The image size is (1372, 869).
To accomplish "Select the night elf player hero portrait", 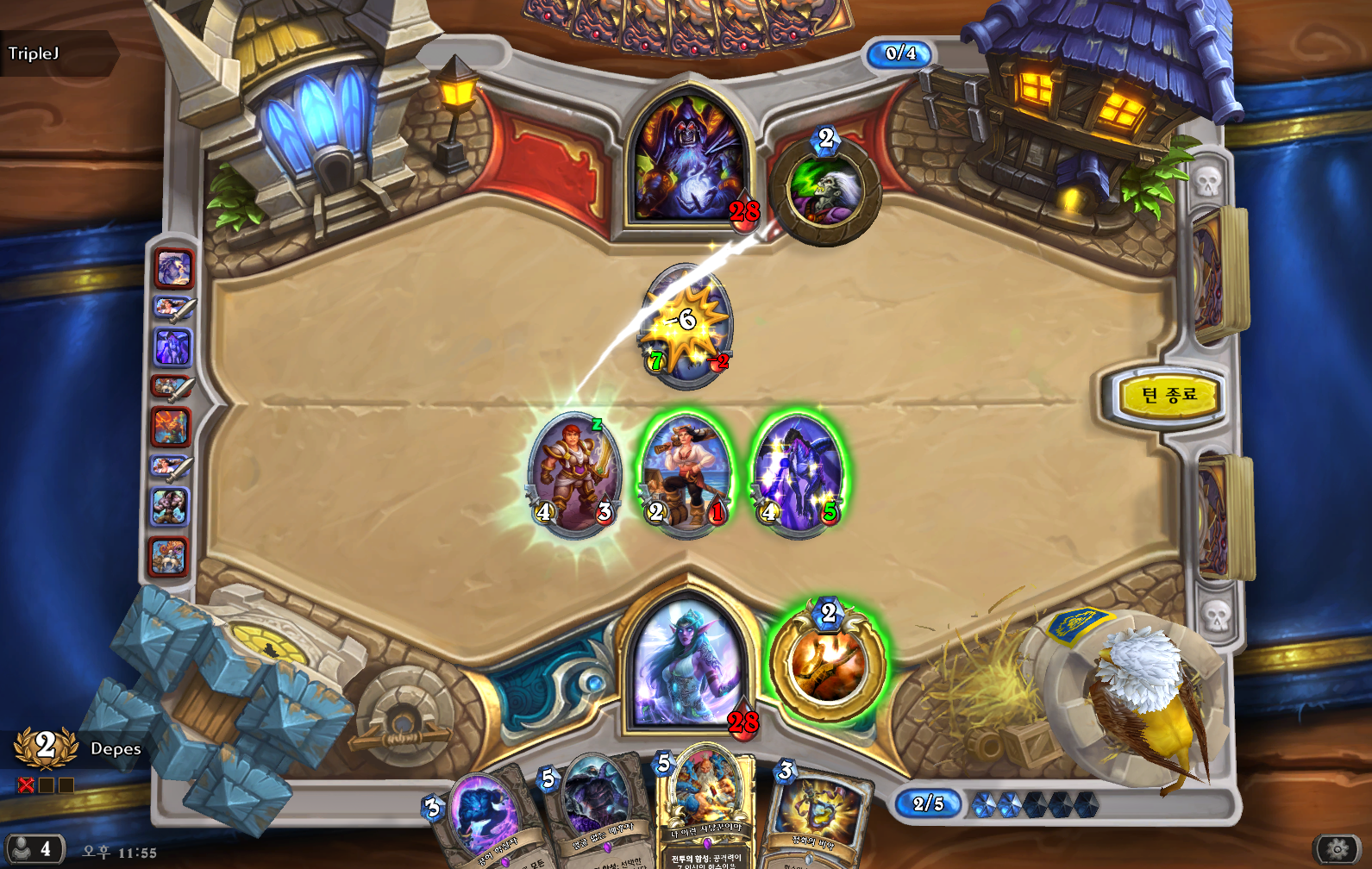I will coord(688,662).
